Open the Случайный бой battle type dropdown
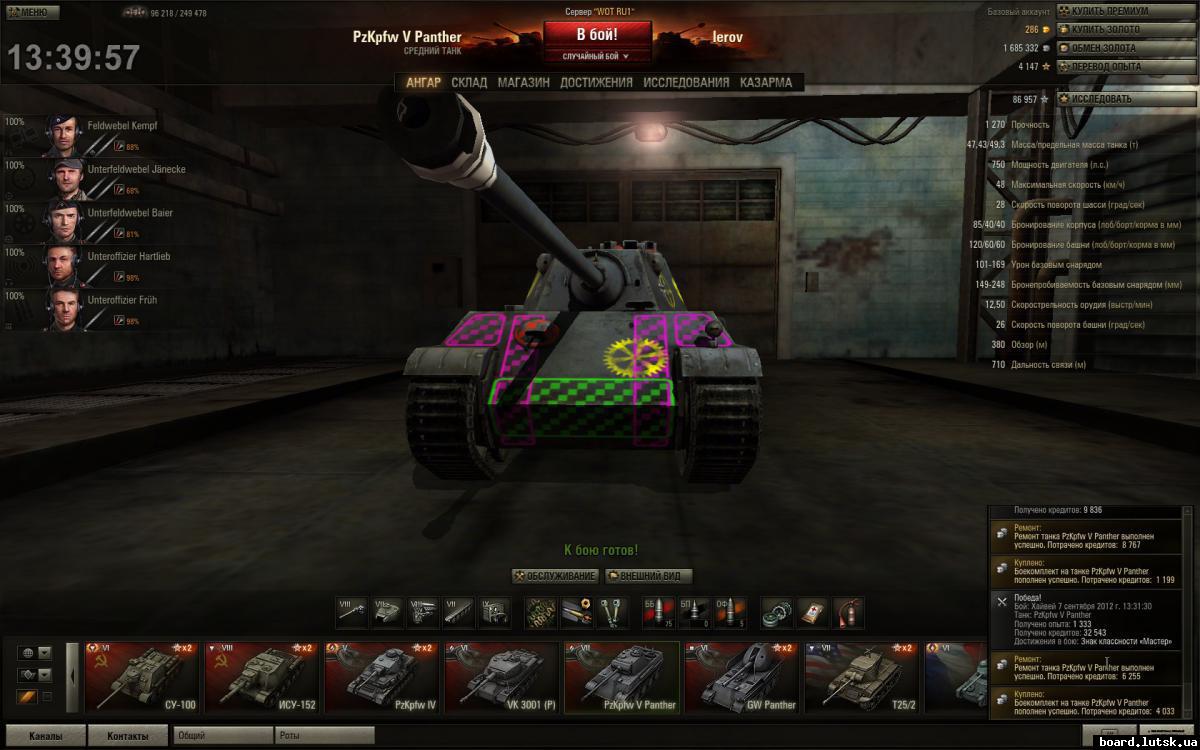The height and width of the screenshot is (750, 1200). (596, 57)
